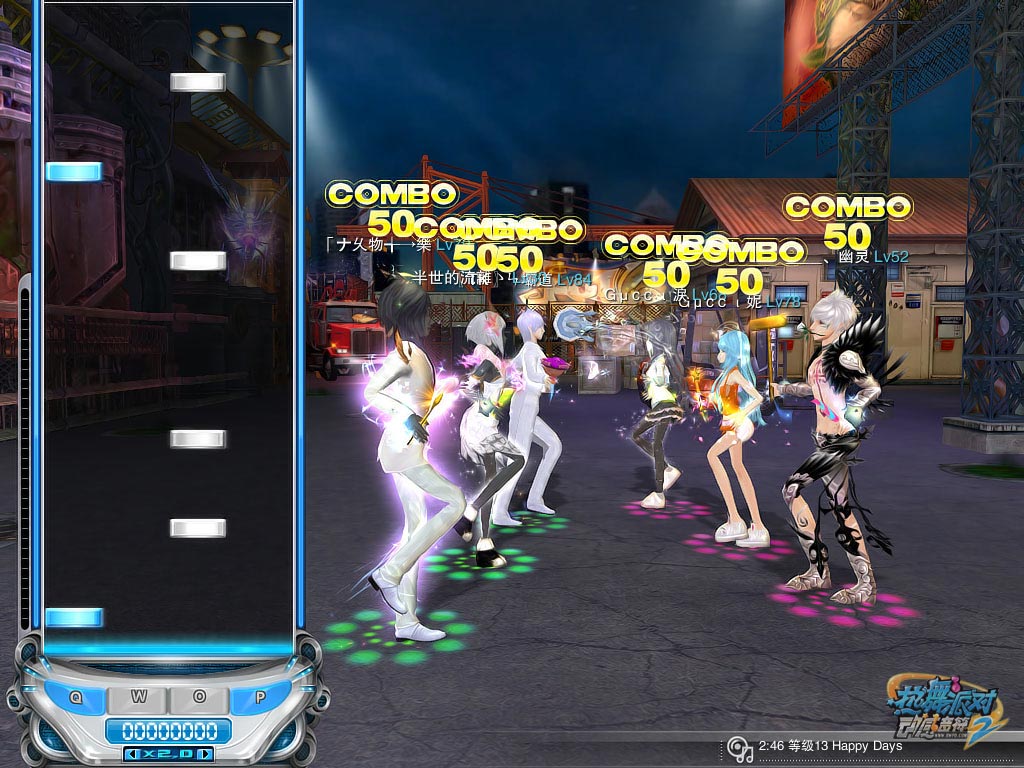
Task: Increase the x2.0 note speed with right arrow
Action: 204,753
